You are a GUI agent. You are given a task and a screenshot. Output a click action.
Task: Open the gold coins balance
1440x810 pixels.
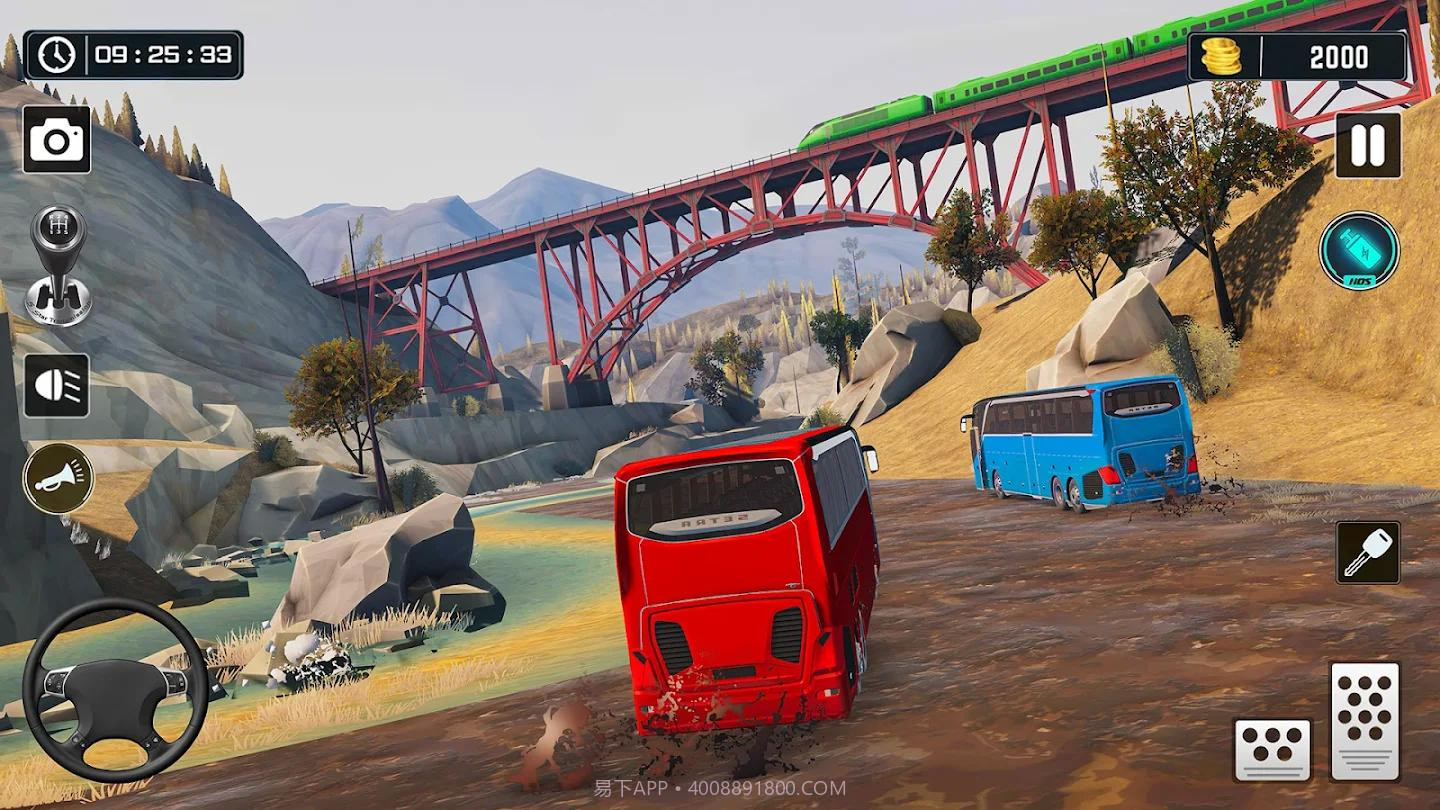coord(1297,57)
